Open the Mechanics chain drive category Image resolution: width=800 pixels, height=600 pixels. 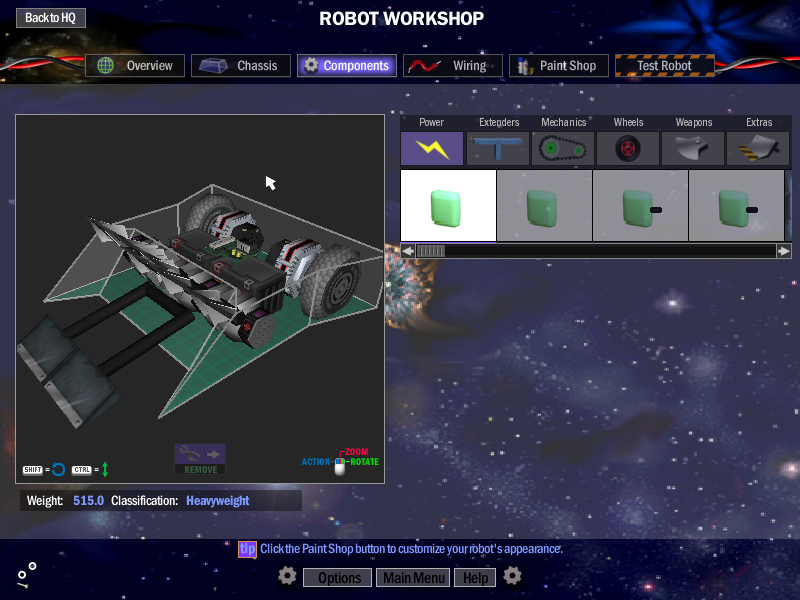pos(563,148)
